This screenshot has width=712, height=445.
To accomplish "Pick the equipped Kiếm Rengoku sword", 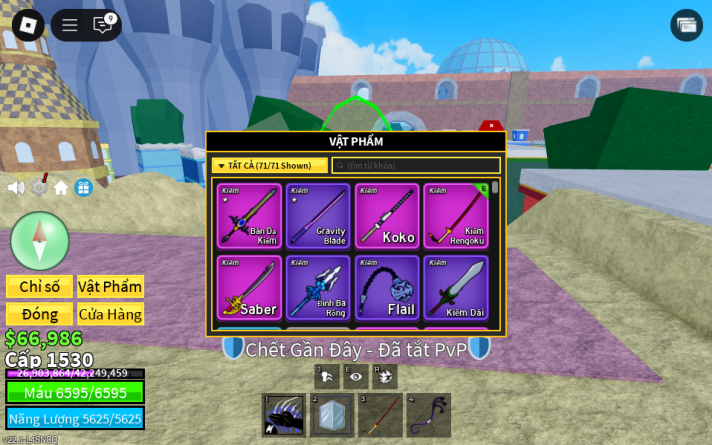I will (456, 216).
